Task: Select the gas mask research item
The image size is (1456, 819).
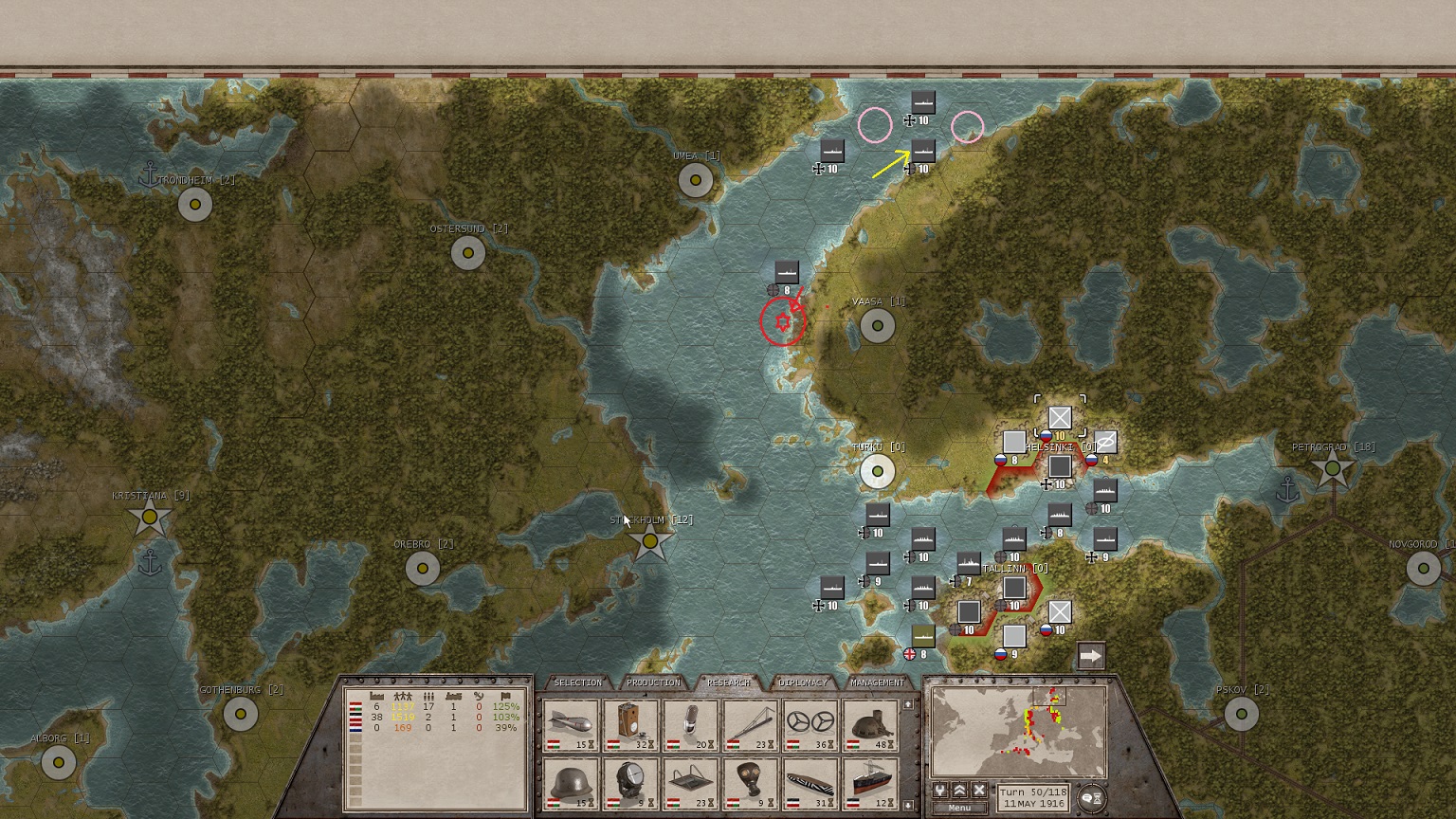Action: pos(750,783)
